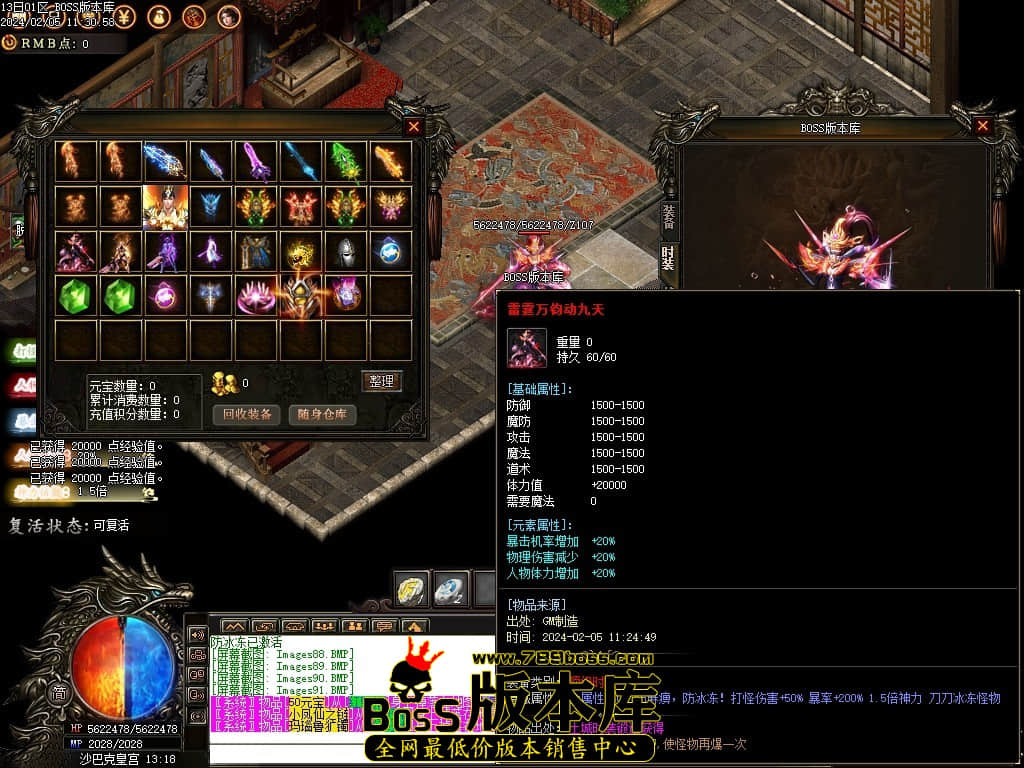The height and width of the screenshot is (768, 1024).
Task: Close the BOSS版本库 equipment panel
Action: (x=982, y=126)
